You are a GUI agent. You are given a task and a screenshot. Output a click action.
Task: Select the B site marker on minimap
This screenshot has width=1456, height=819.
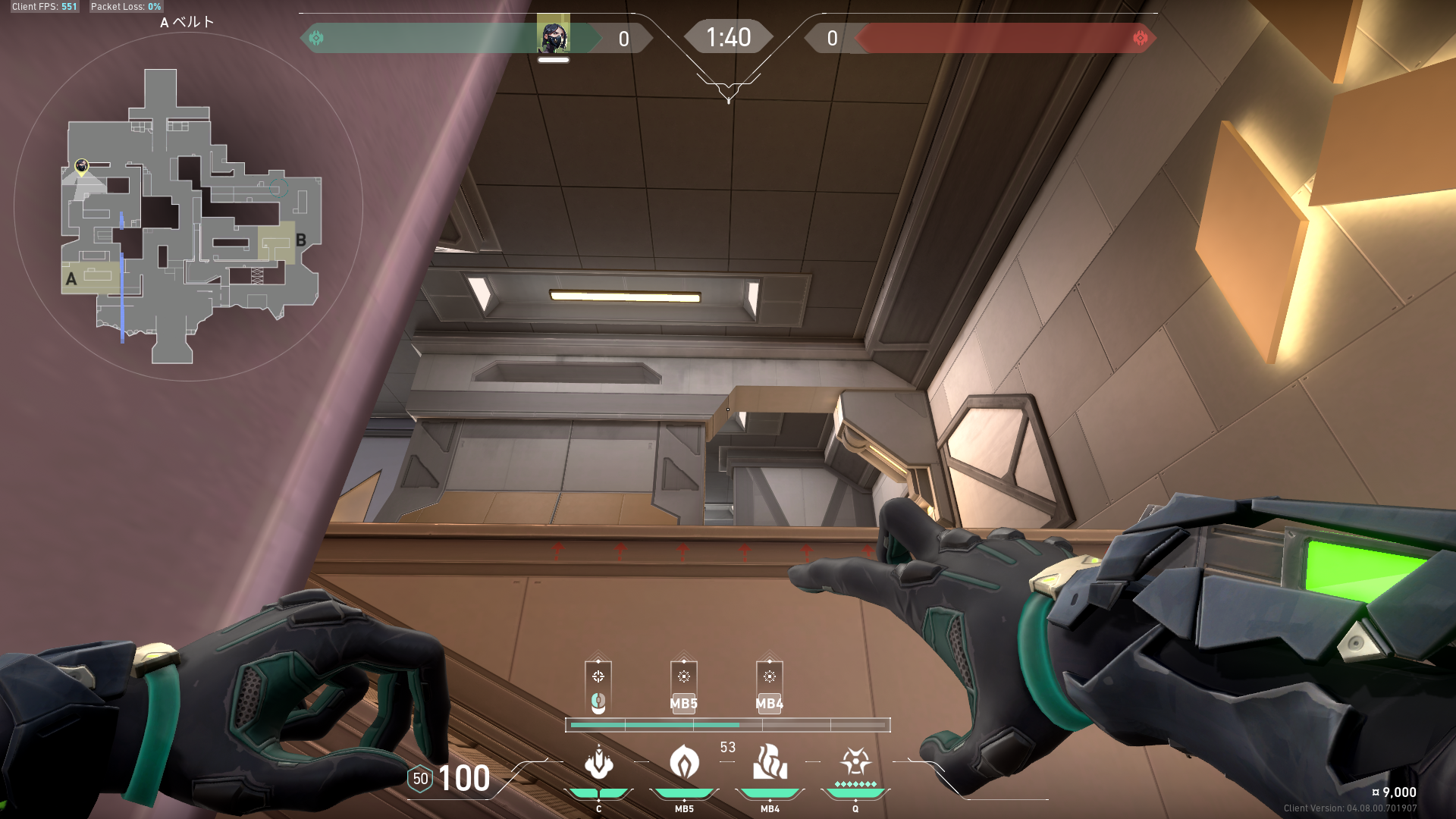click(x=301, y=240)
